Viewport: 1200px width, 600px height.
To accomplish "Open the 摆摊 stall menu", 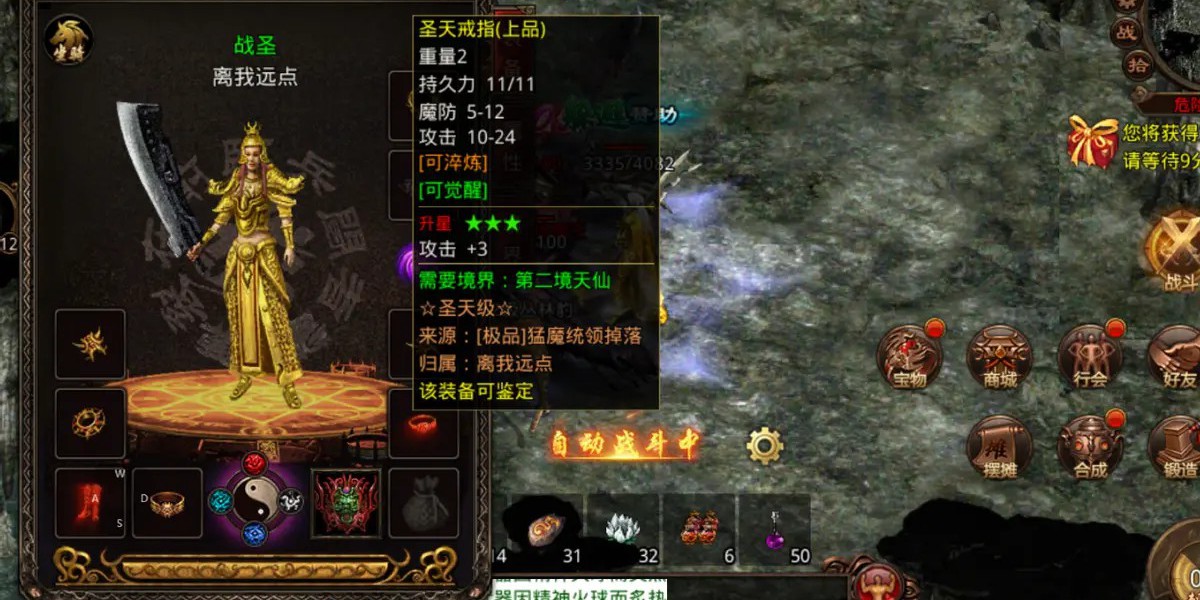I will click(x=998, y=446).
